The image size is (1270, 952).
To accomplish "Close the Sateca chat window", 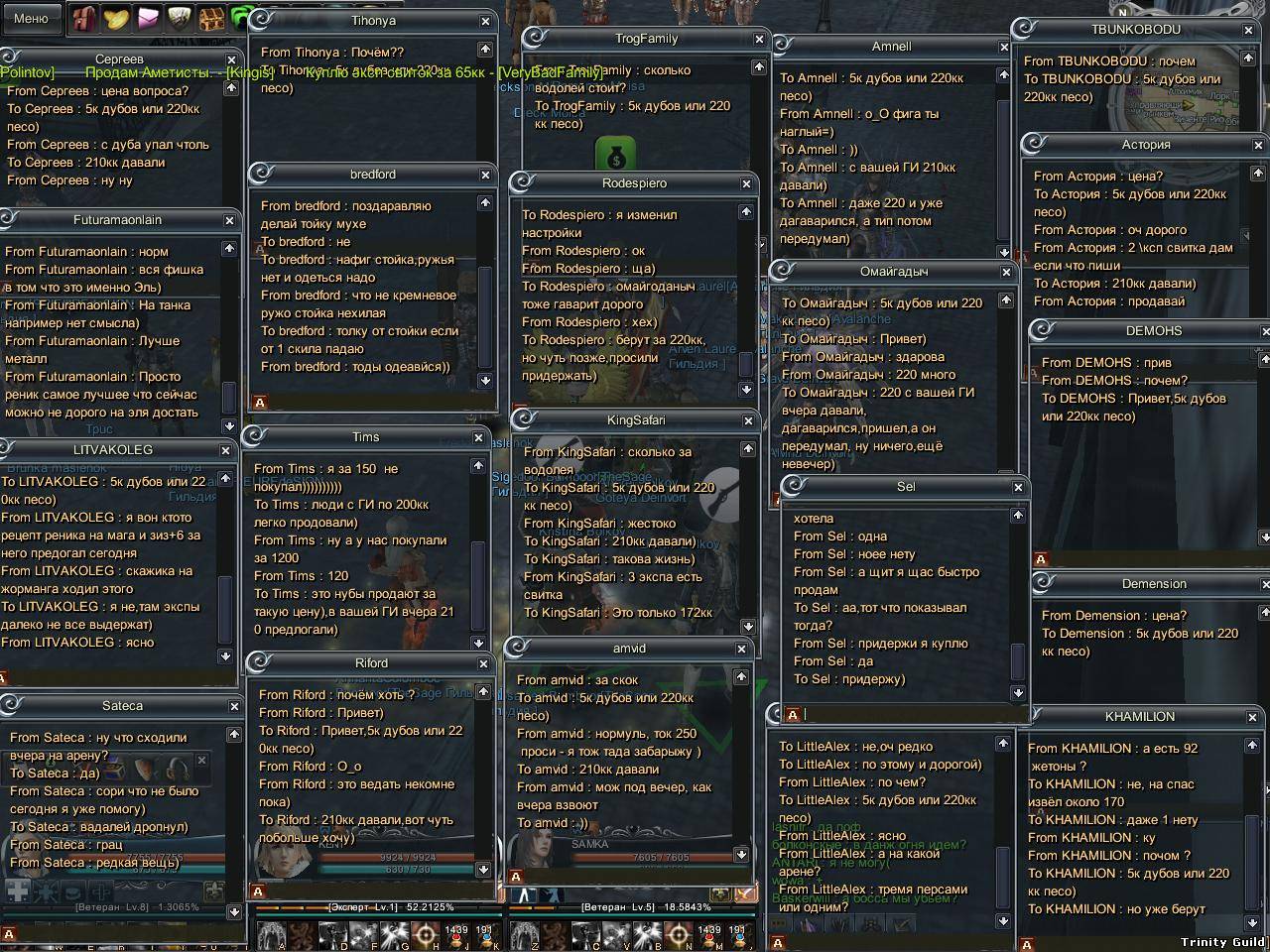I will click(234, 706).
